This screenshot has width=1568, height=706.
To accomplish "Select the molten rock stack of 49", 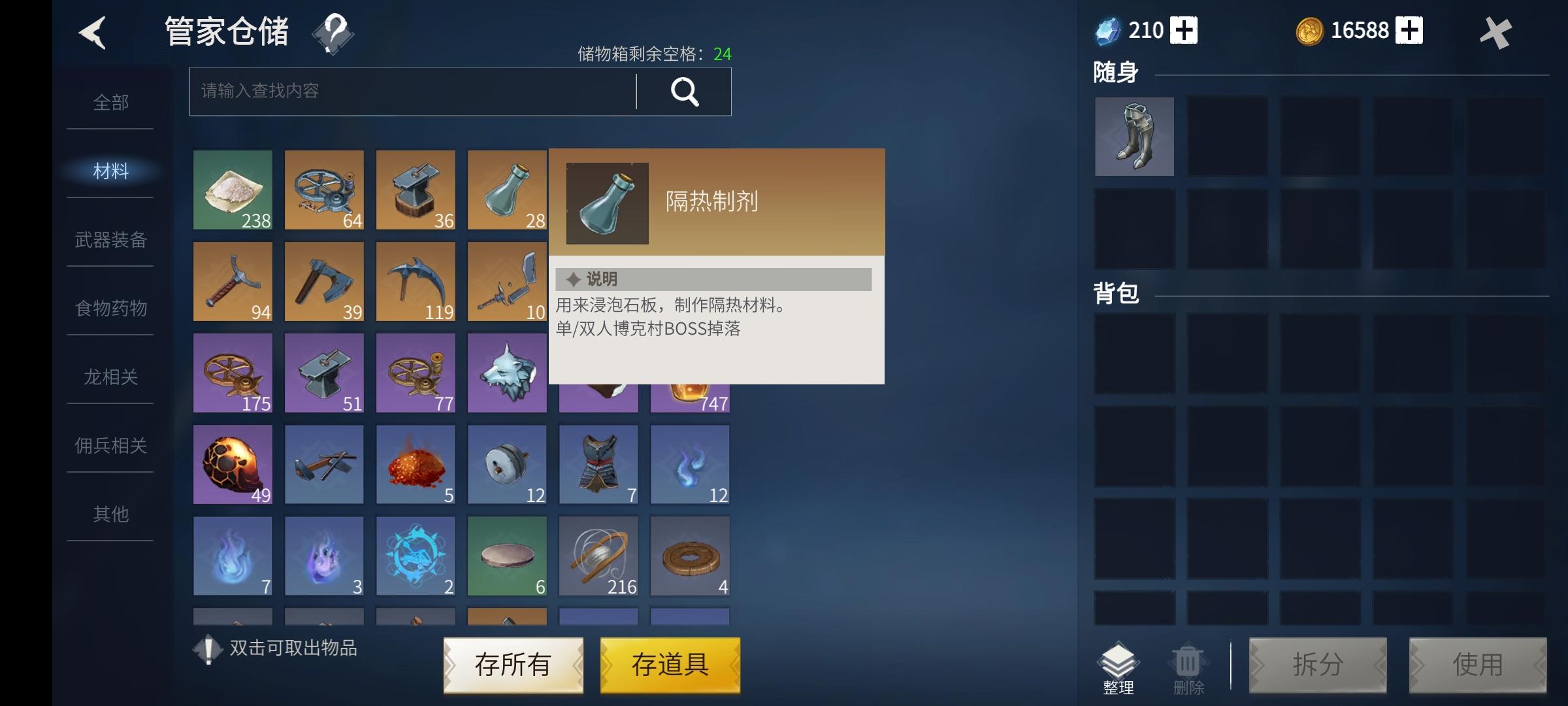I will tap(233, 465).
